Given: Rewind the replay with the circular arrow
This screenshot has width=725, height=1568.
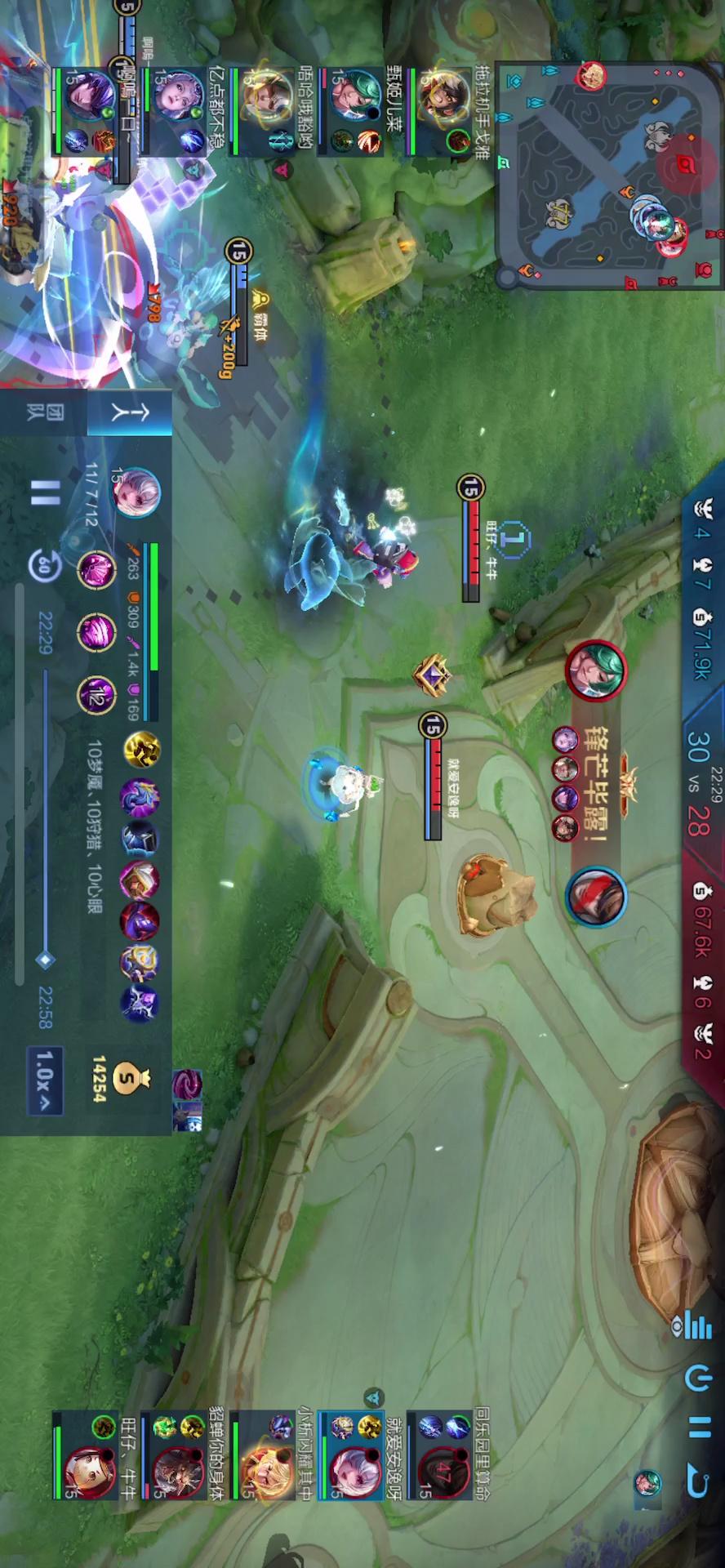Looking at the screenshot, I should point(44,565).
